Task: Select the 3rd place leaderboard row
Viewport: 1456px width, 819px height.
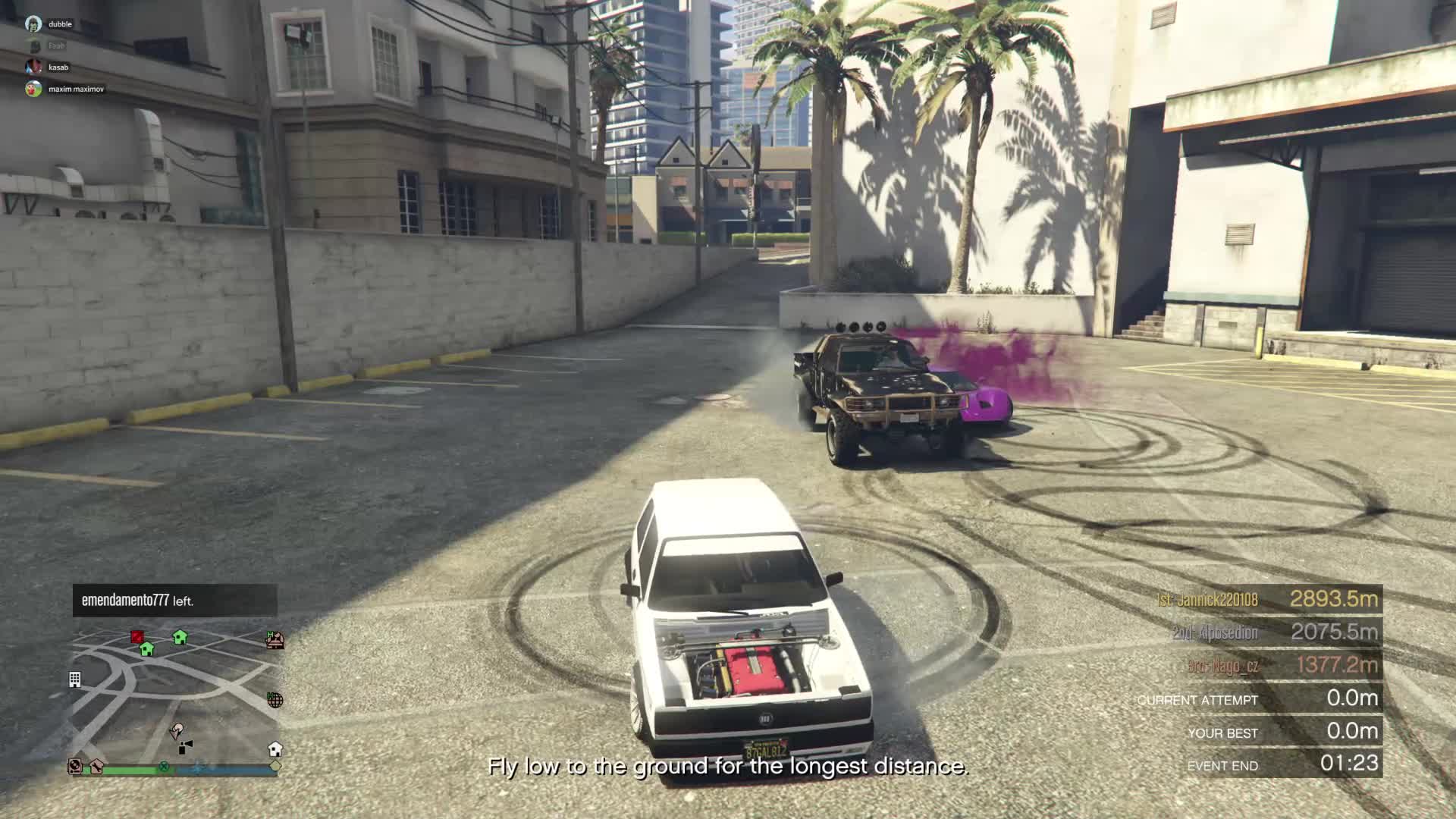Action: click(x=1266, y=665)
